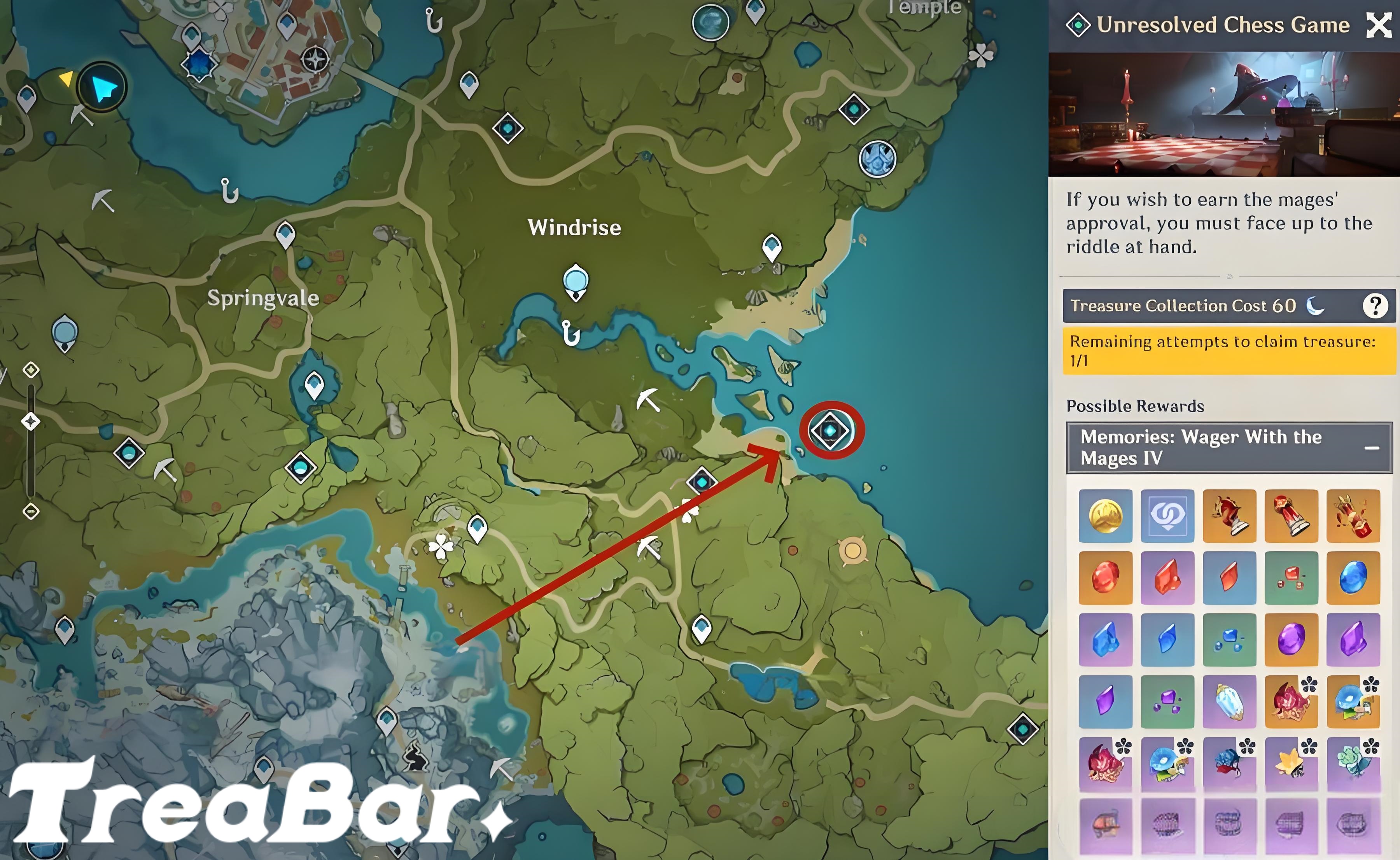Select the teleport waypoint below the Windrise label
Image resolution: width=1400 pixels, height=860 pixels.
[576, 281]
